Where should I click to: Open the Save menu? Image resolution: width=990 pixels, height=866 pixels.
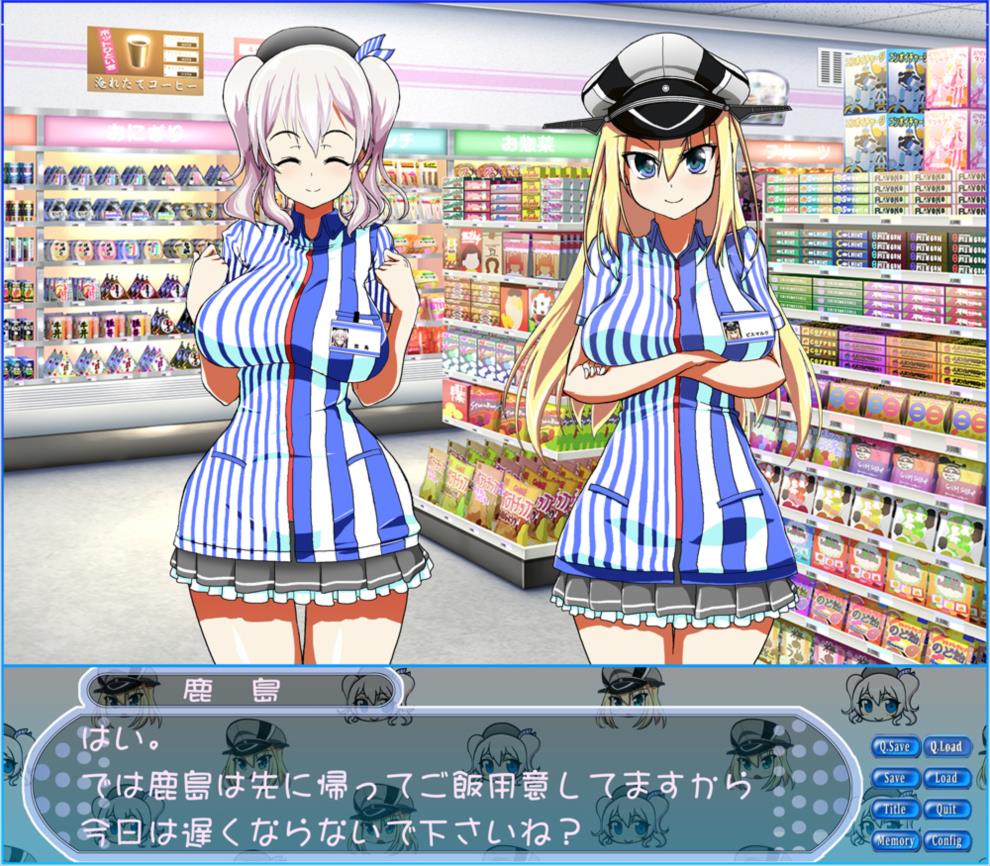[895, 778]
